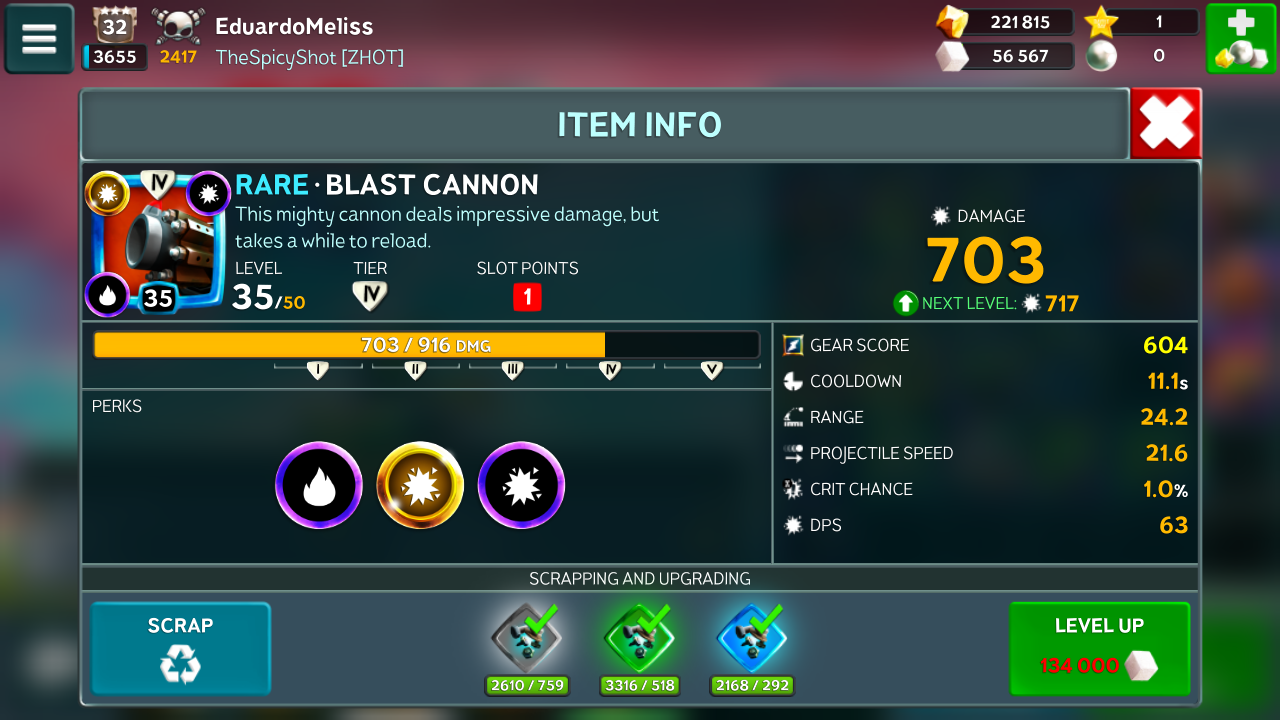Image resolution: width=1280 pixels, height=720 pixels.
Task: Tap the red slot points indicator
Action: (x=527, y=297)
